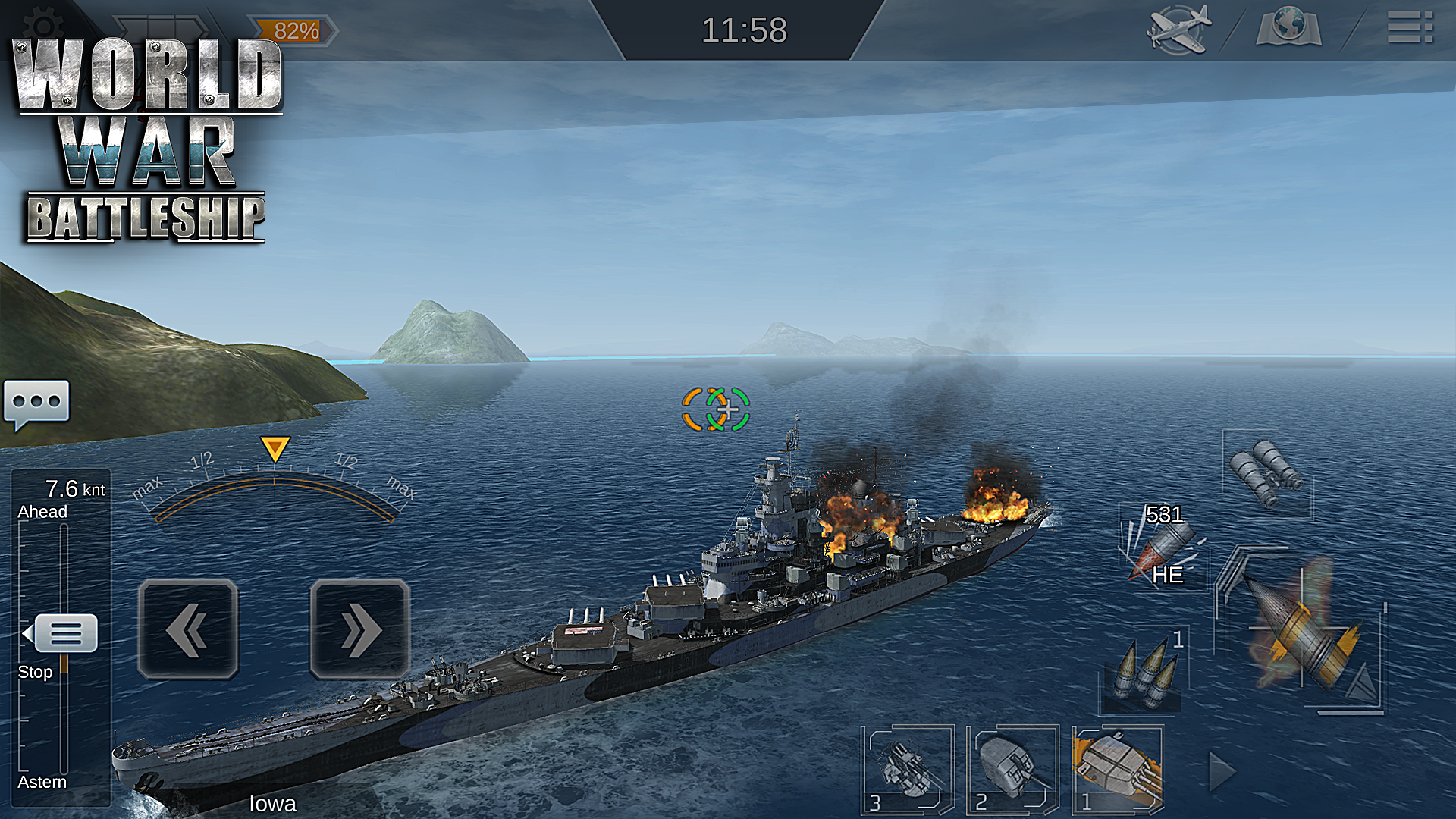Select weapon slot 1 main battery
Viewport: 1456px width, 819px height.
[x=1117, y=770]
